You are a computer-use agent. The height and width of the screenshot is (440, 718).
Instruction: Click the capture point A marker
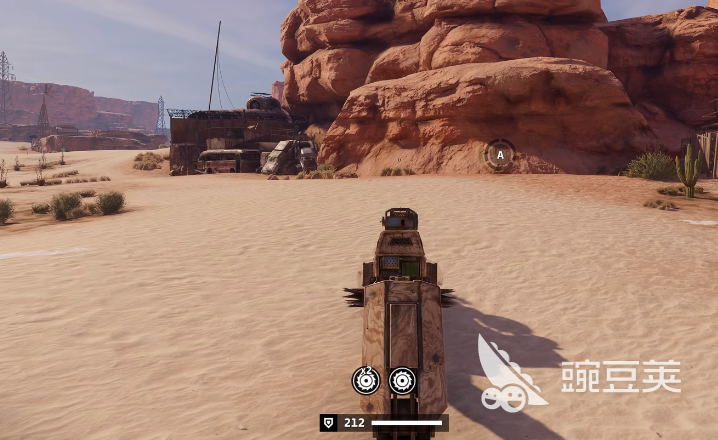pyautogui.click(x=499, y=154)
